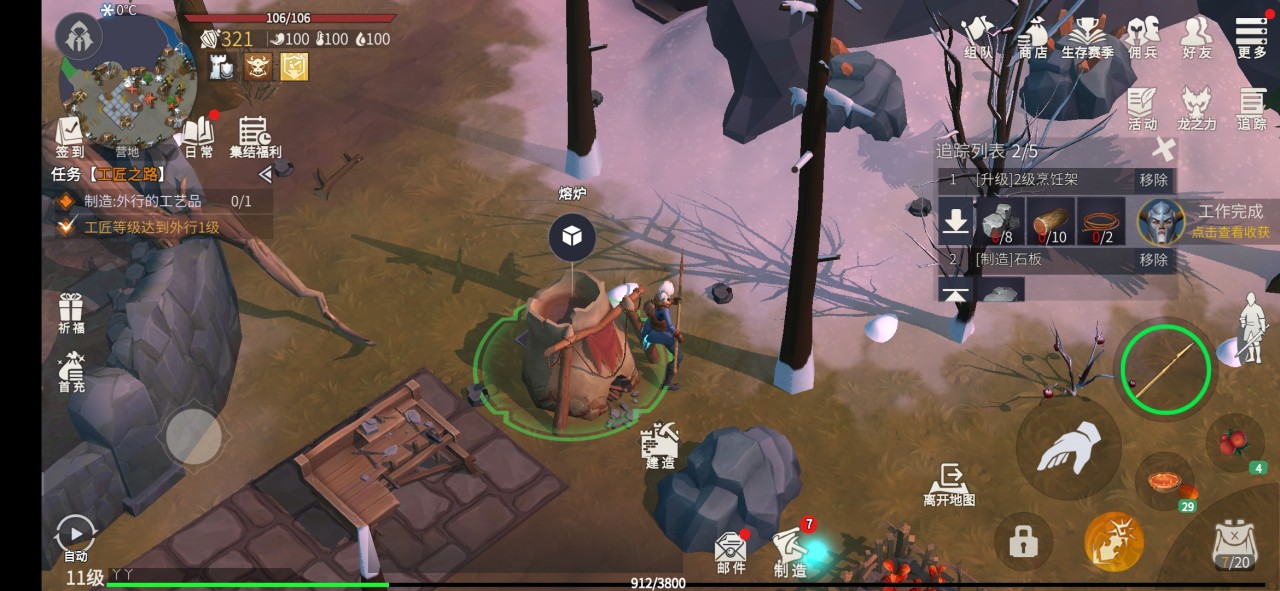Toggle the 自动 auto-play button
This screenshot has width=1280, height=591.
75,538
